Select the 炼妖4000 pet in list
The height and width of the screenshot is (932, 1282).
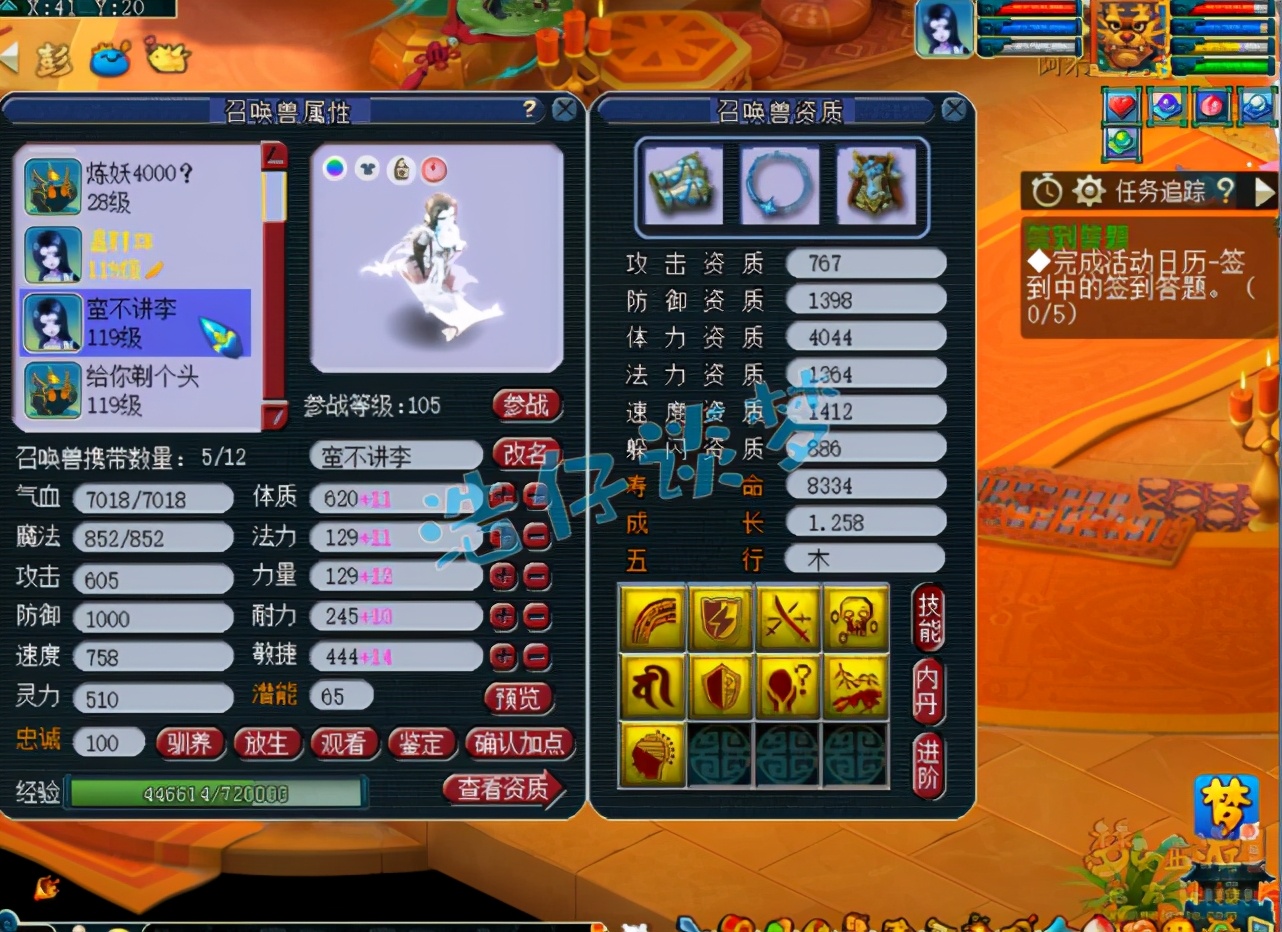(x=138, y=187)
